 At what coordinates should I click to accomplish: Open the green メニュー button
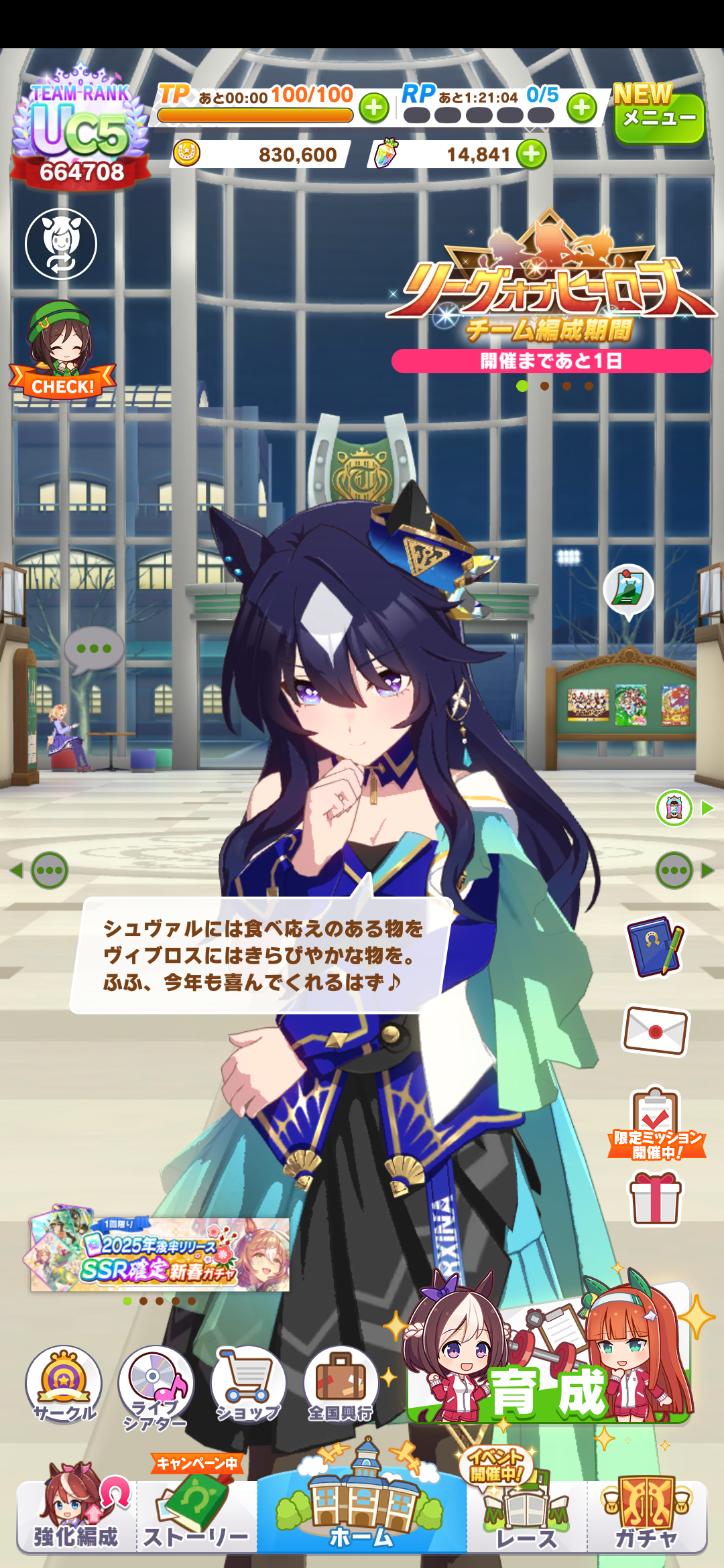point(658,119)
